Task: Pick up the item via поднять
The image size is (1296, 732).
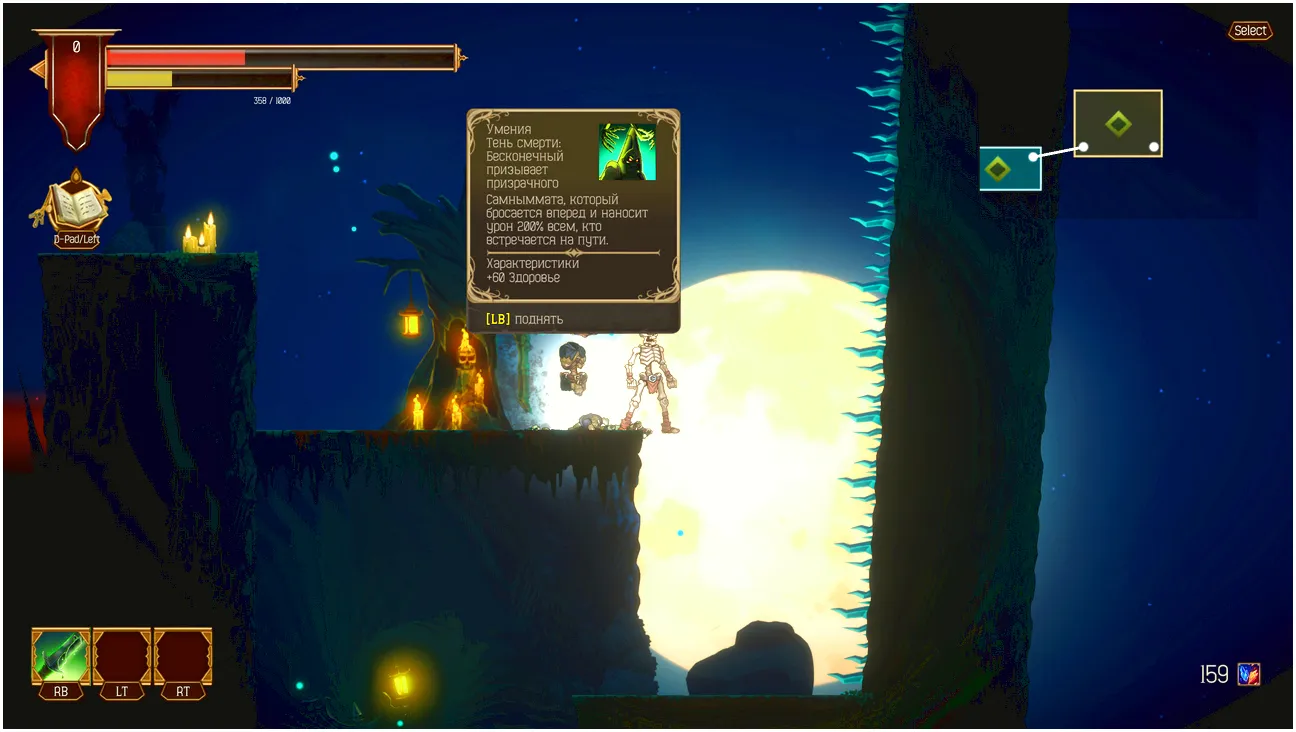Action: [525, 319]
